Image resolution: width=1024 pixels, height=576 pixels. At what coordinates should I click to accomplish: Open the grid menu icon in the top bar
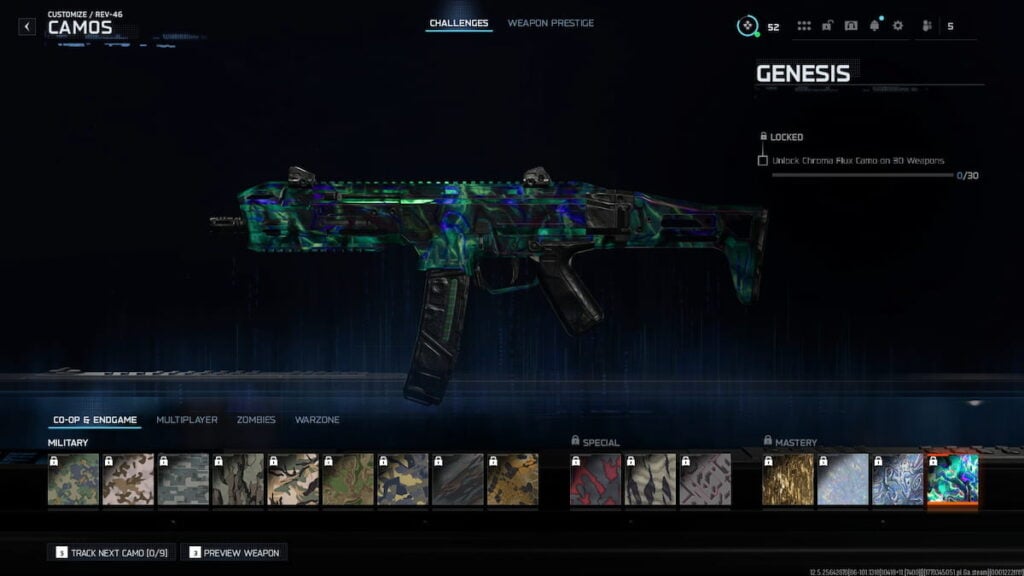pyautogui.click(x=804, y=26)
